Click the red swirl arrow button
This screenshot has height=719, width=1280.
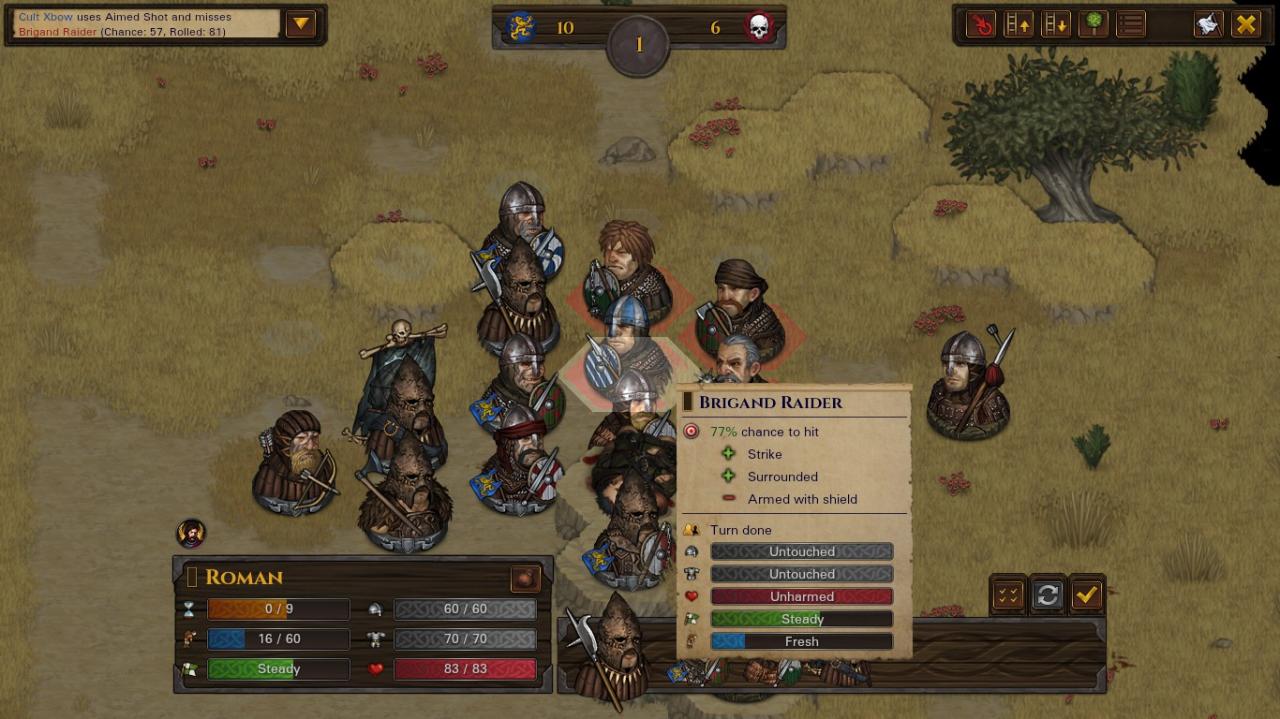981,24
